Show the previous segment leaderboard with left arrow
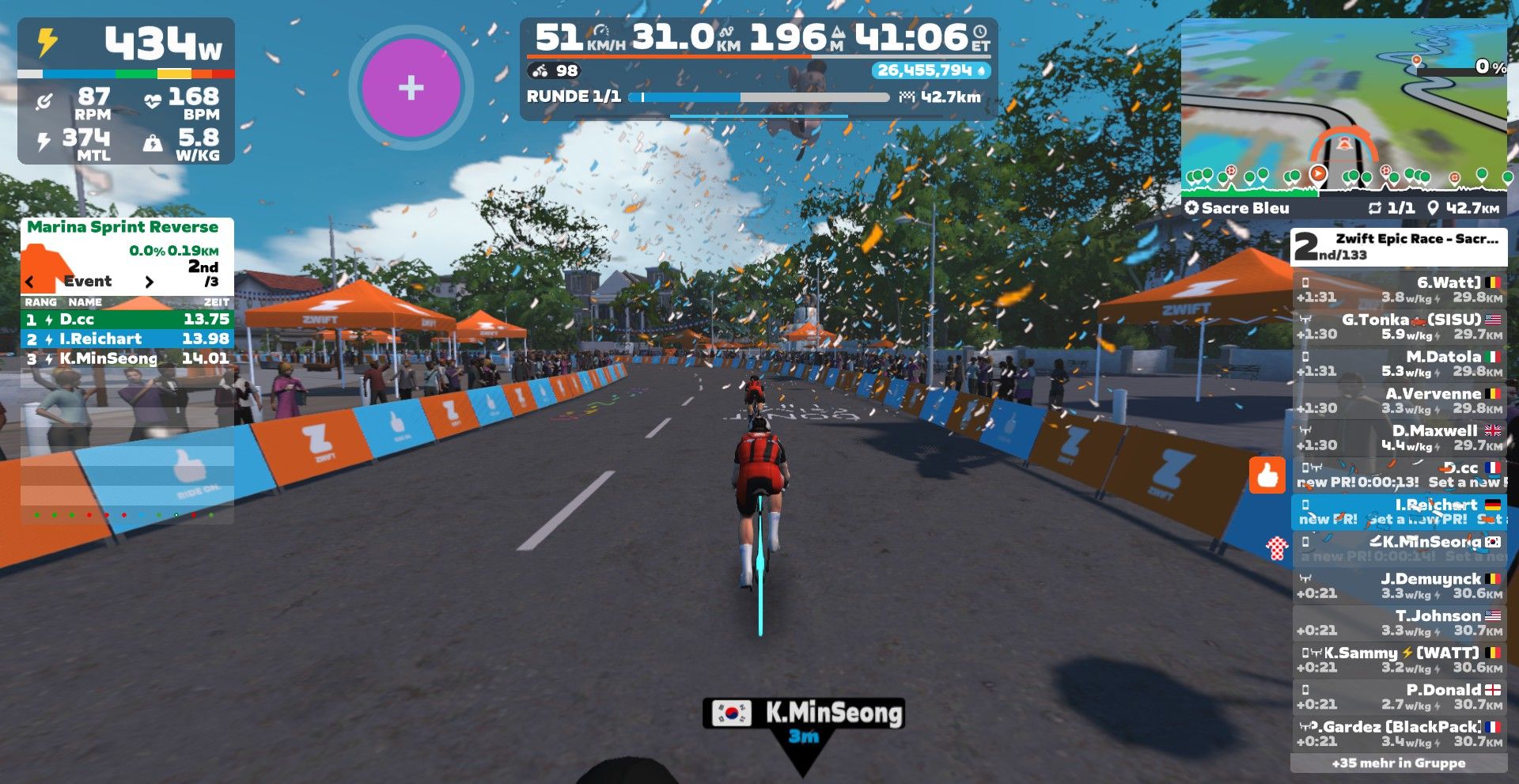The width and height of the screenshot is (1519, 784). pyautogui.click(x=30, y=282)
